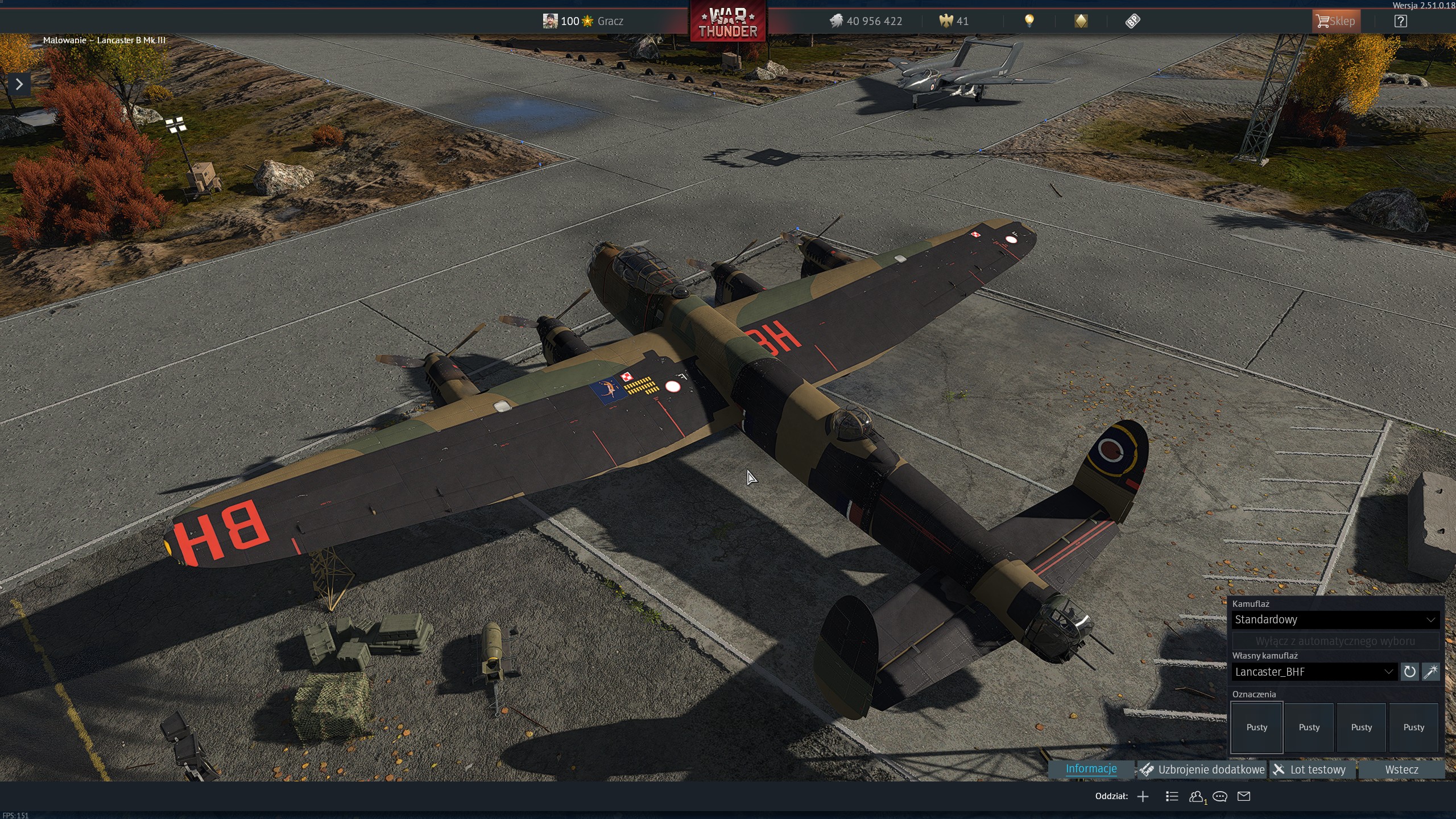Open the Lancaster_BHF custom camouflage dropdown
This screenshot has height=819, width=1456.
click(x=1314, y=672)
